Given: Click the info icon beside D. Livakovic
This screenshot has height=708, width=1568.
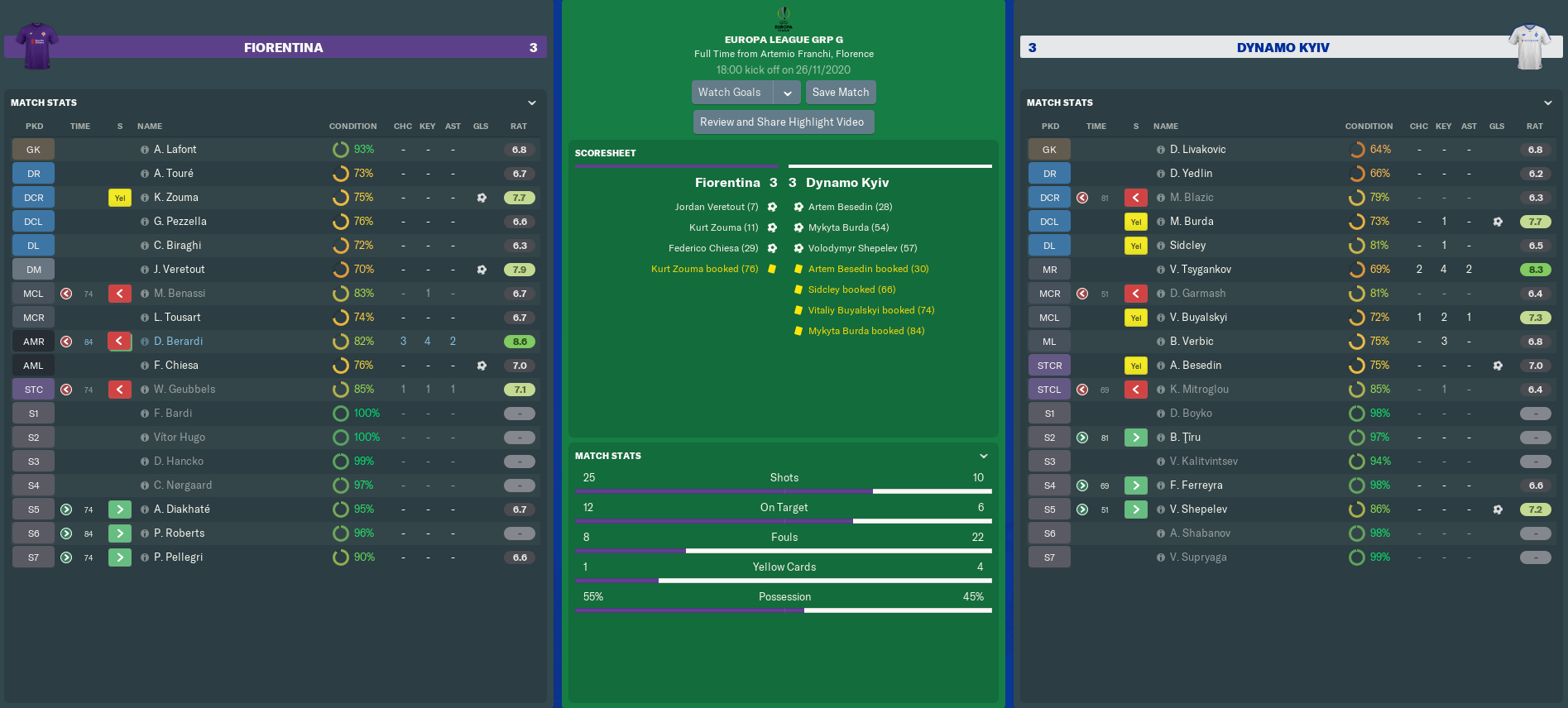Looking at the screenshot, I should [1161, 150].
